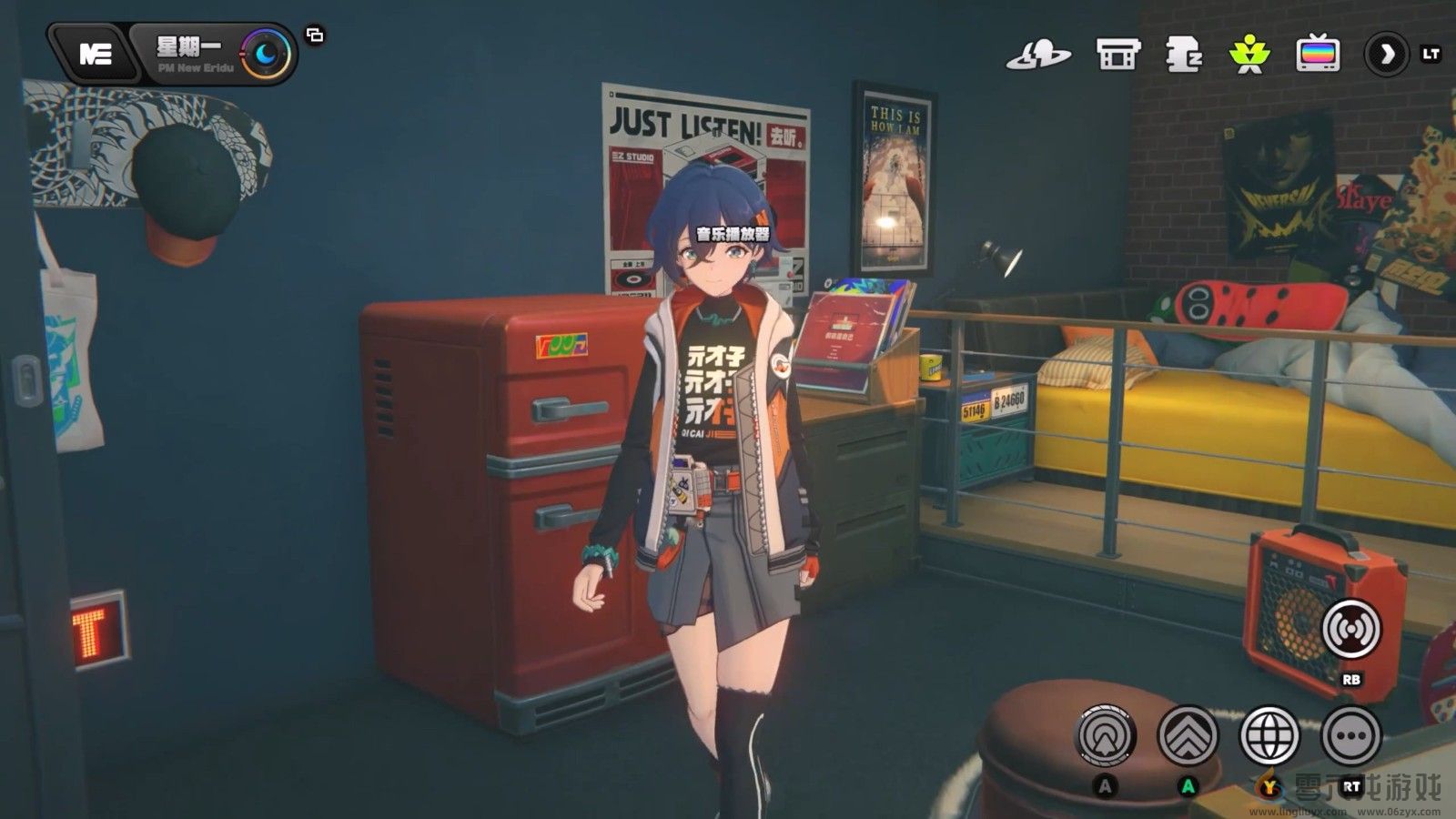Open the ringed planet icon
This screenshot has height=819, width=1456.
click(1037, 55)
